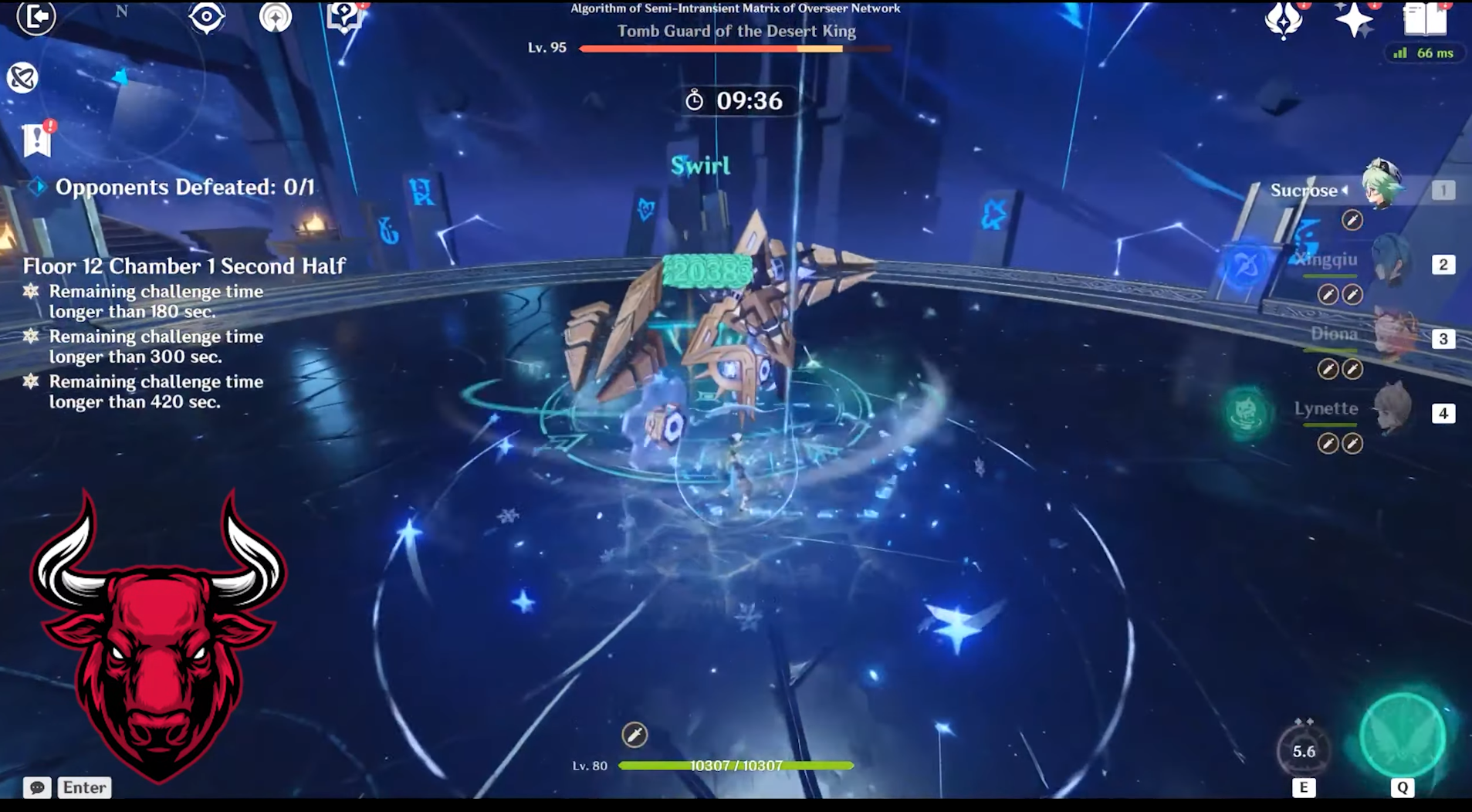Open the eye icon in the top bar
The image size is (1472, 812).
[x=206, y=17]
